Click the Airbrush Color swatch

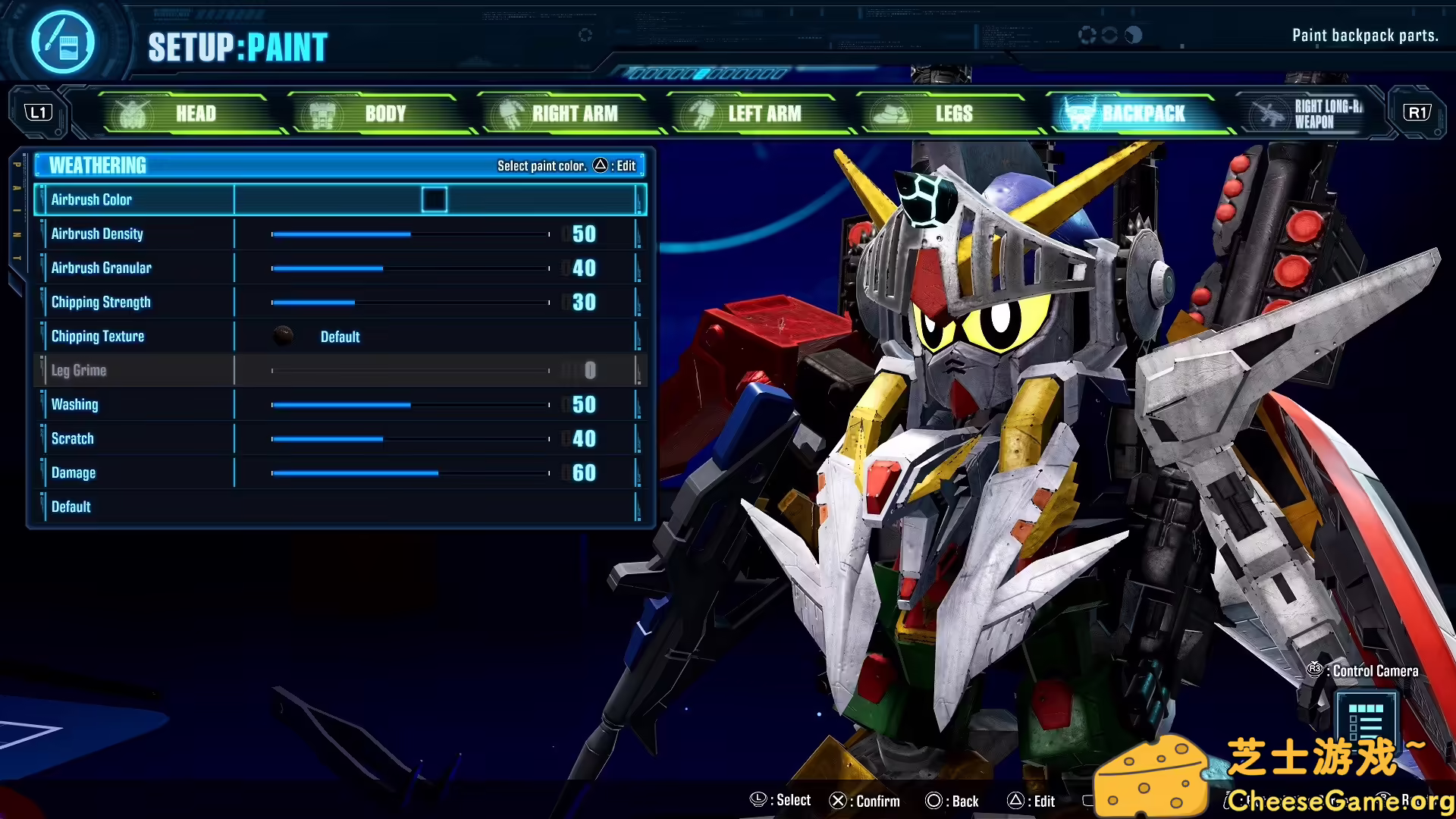coord(435,199)
